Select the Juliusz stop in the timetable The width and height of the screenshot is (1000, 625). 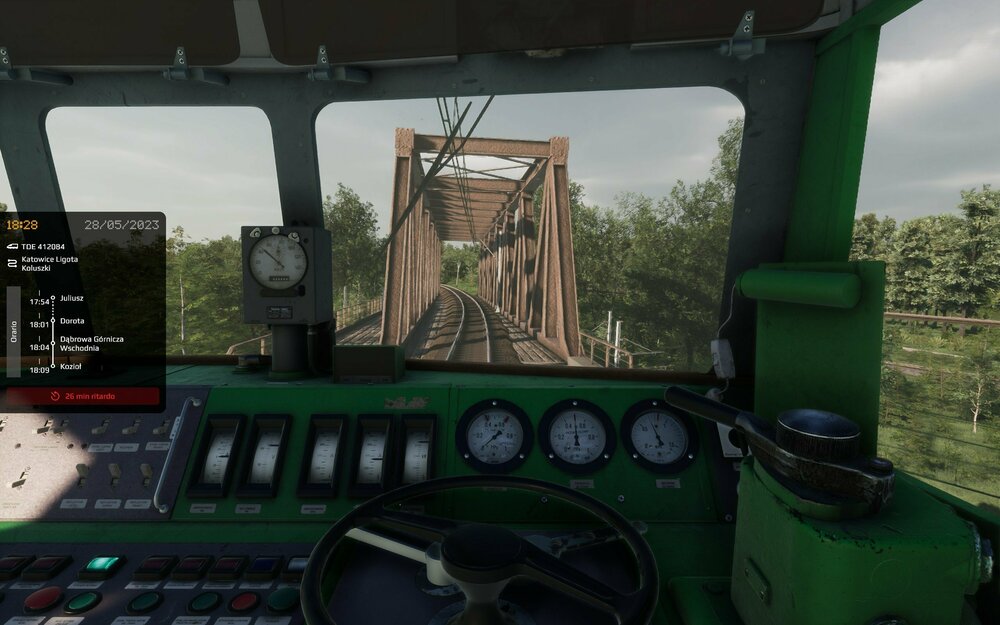[x=72, y=298]
